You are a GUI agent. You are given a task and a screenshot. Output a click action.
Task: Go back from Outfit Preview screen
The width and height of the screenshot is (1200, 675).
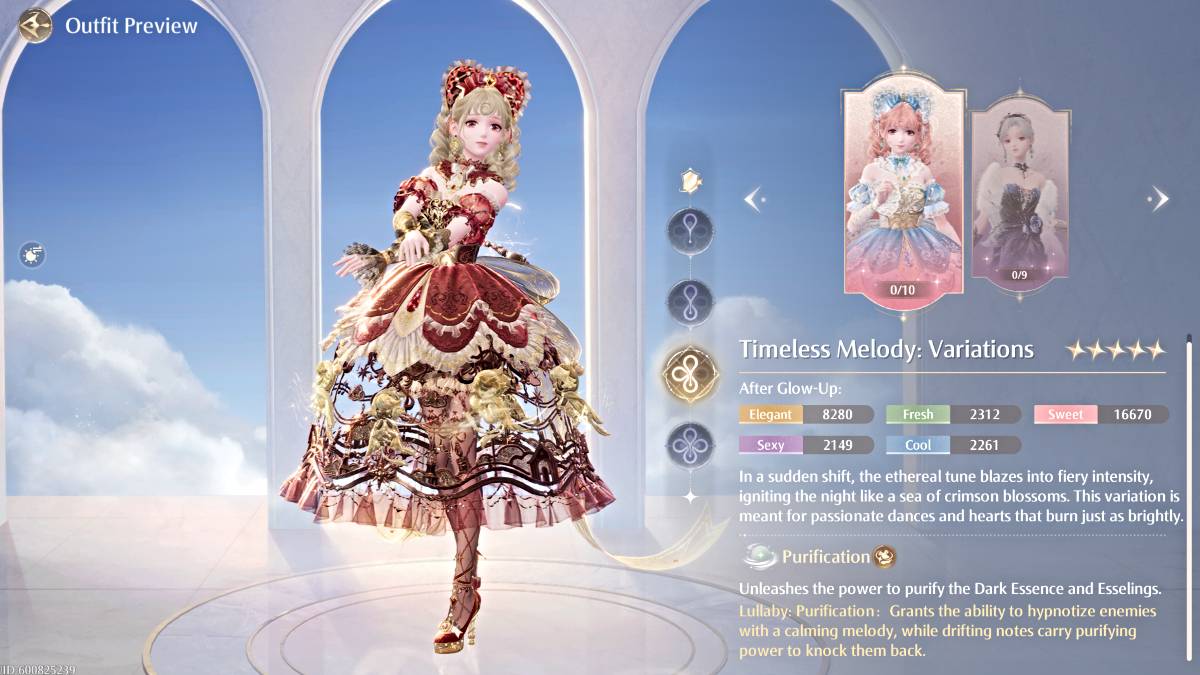point(36,25)
